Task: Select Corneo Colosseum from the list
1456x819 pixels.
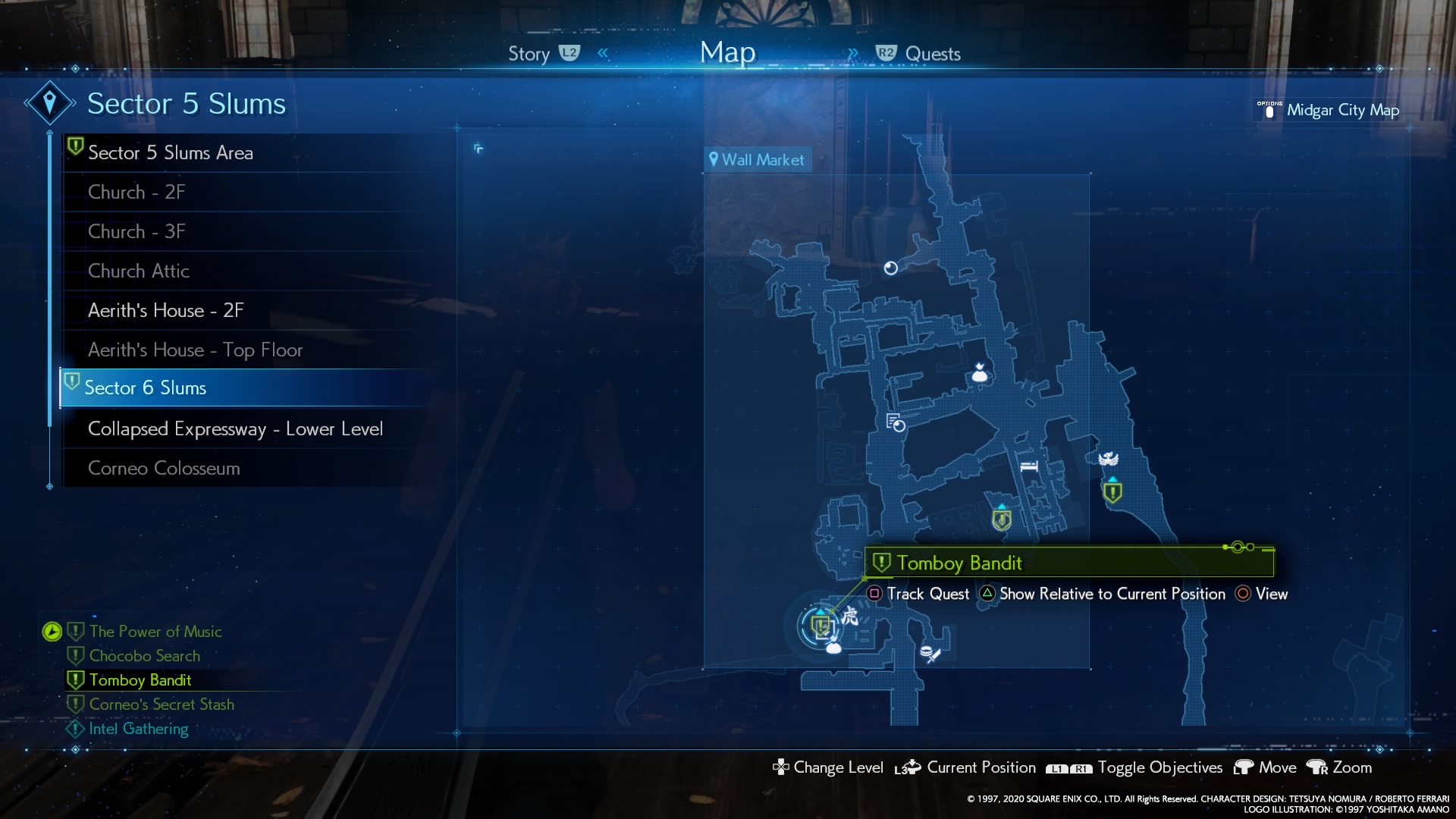Action: pyautogui.click(x=164, y=468)
